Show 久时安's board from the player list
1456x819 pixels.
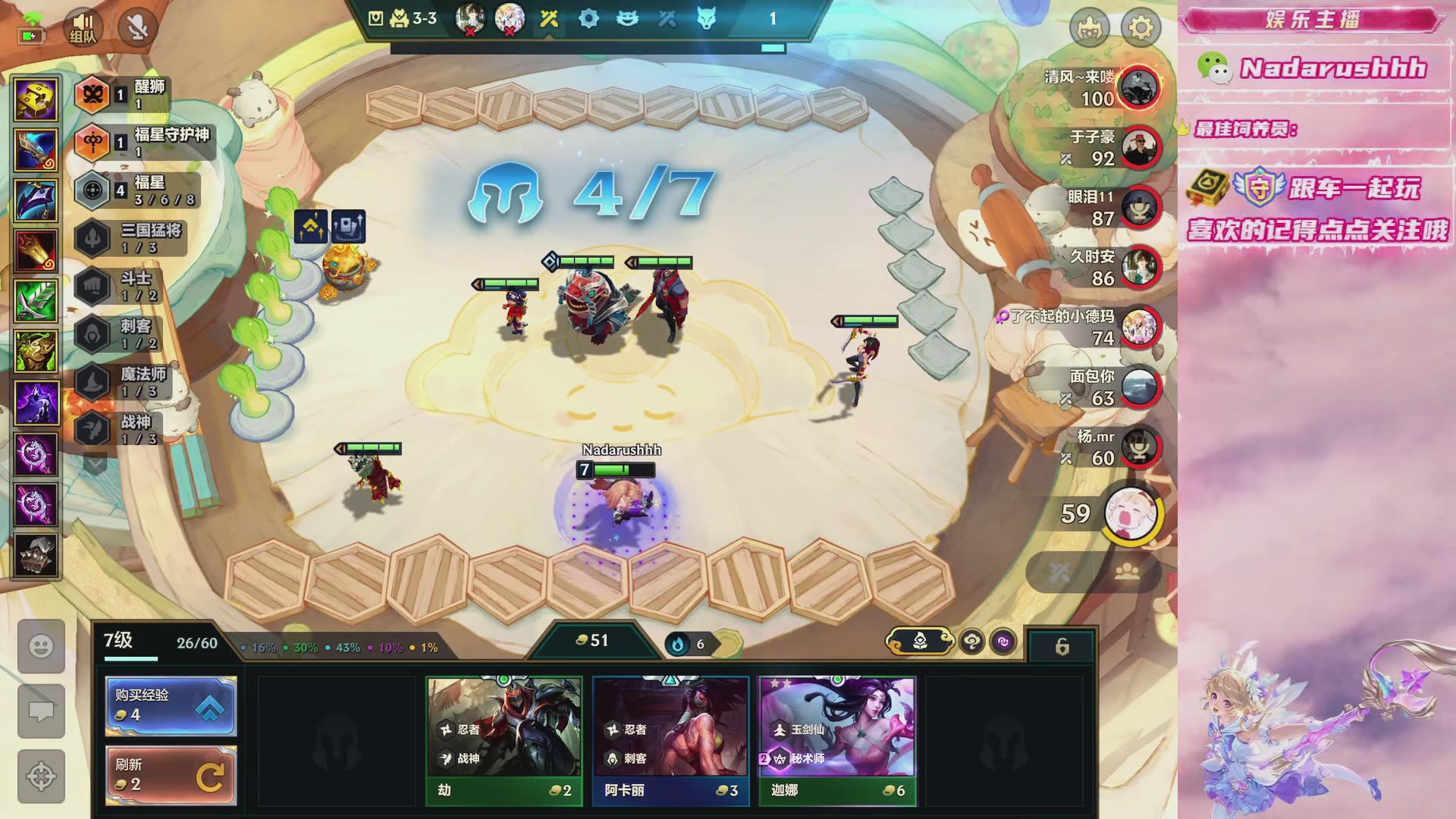pos(1141,268)
